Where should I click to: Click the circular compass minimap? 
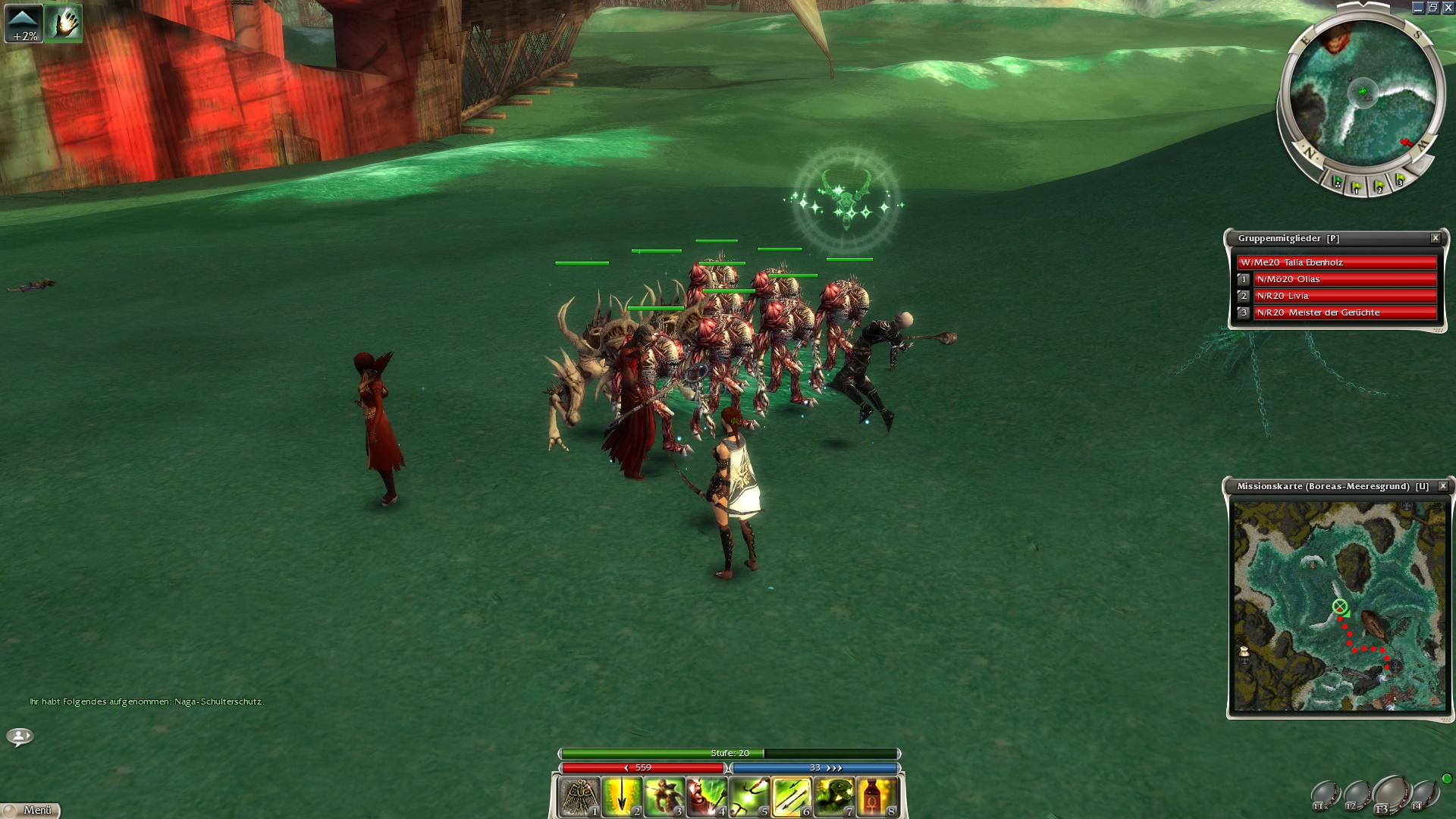[x=1362, y=95]
